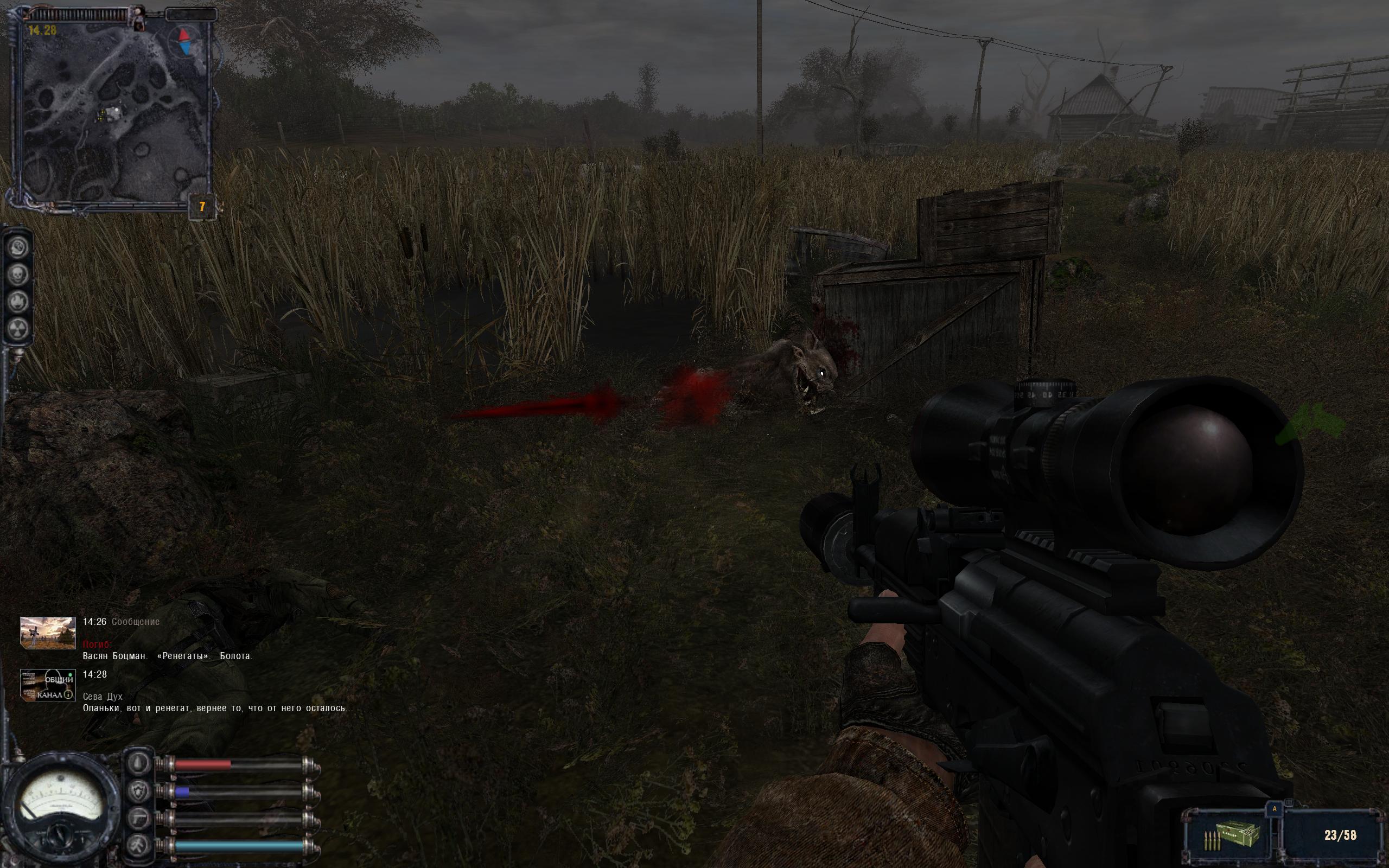Screen dimensions: 1389x868
Task: Select the shield armor icon
Action: tap(138, 791)
